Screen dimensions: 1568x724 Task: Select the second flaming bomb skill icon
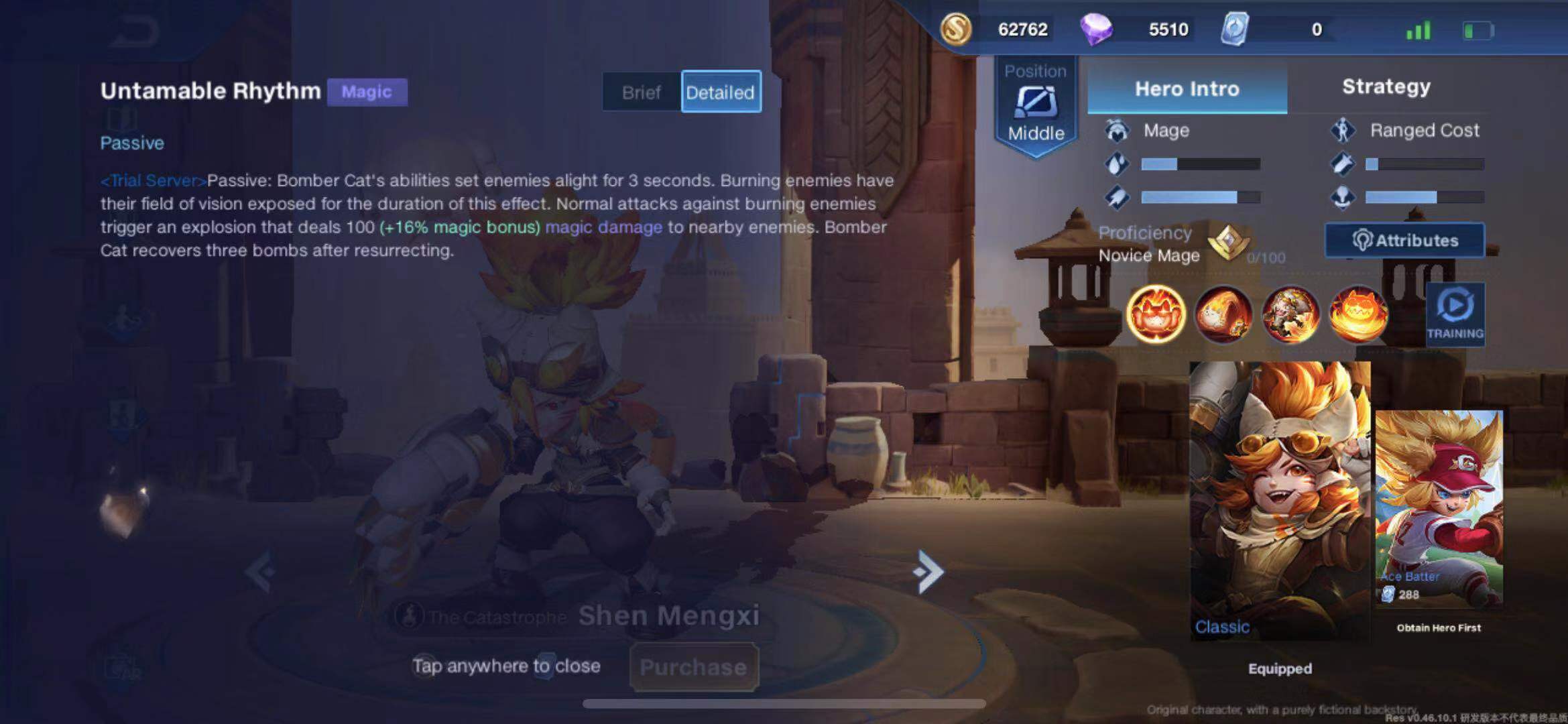point(1223,314)
